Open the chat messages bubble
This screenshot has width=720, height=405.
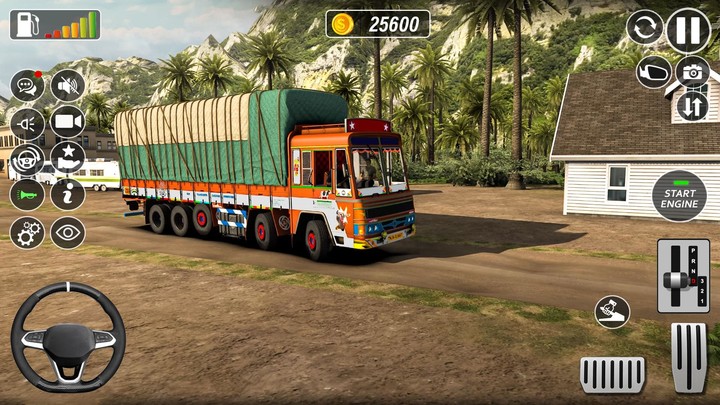click(x=26, y=87)
